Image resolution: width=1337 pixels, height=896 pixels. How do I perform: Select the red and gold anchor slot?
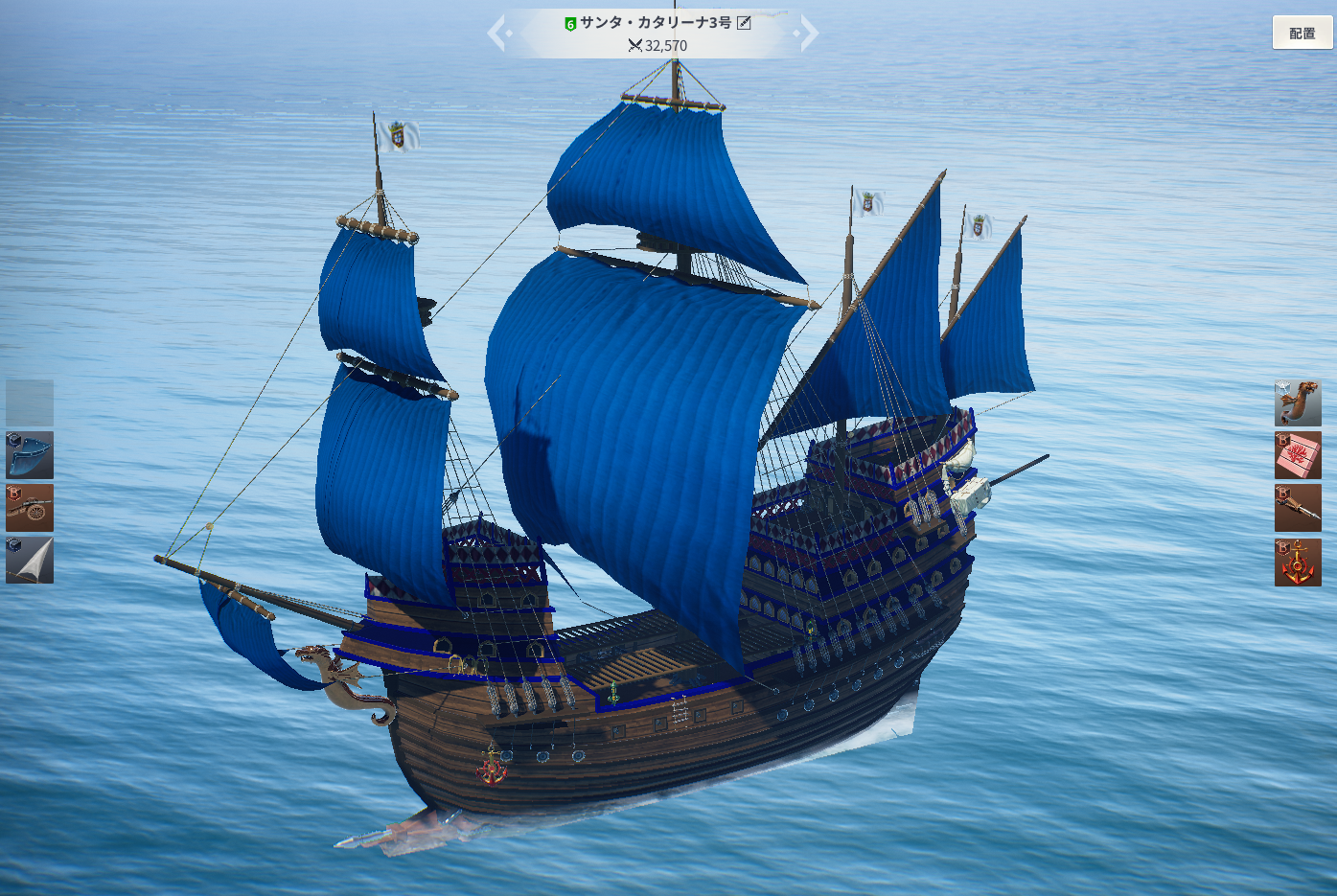click(x=1298, y=562)
